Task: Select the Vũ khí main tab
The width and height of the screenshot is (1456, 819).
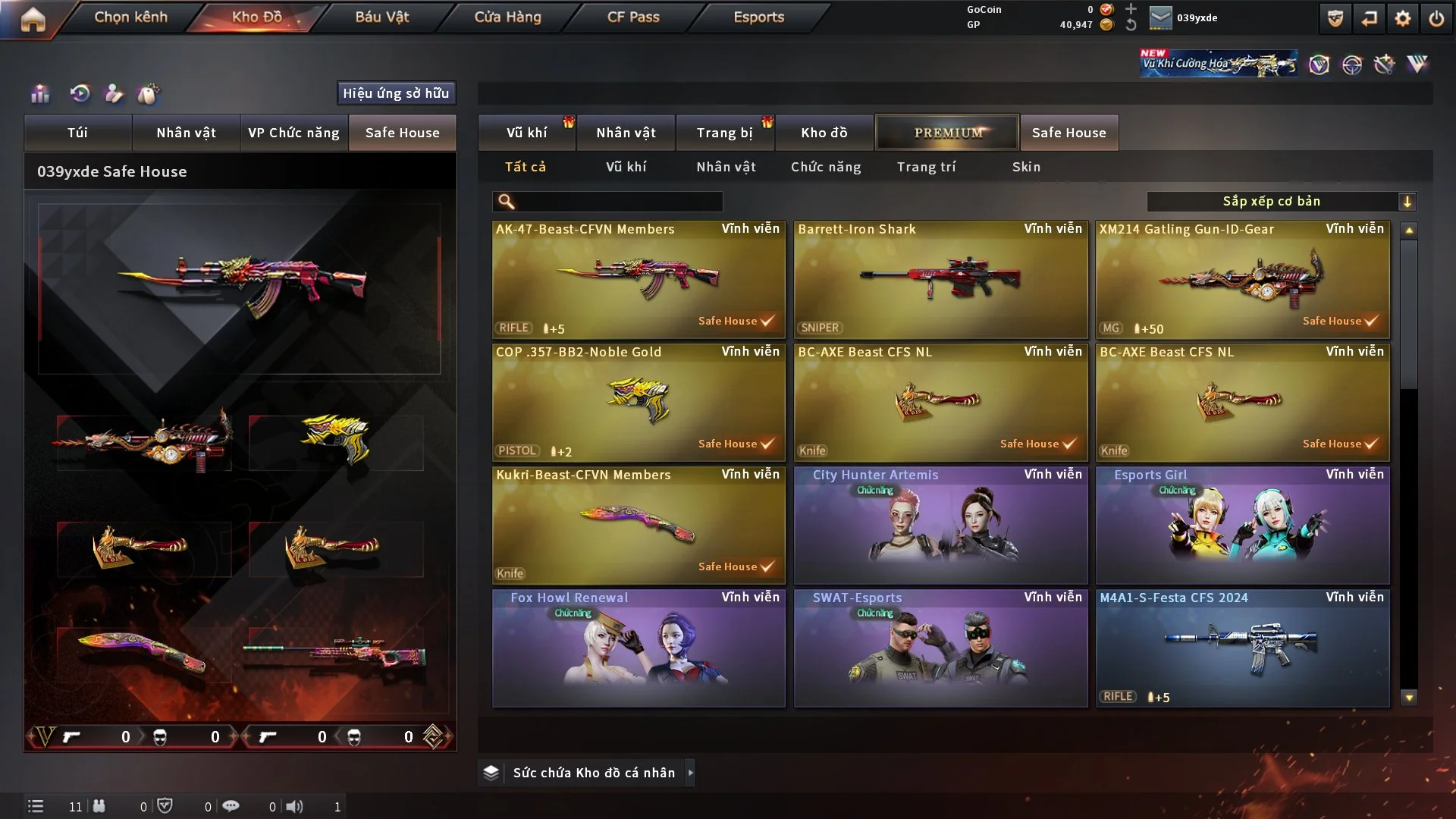Action: [x=526, y=133]
